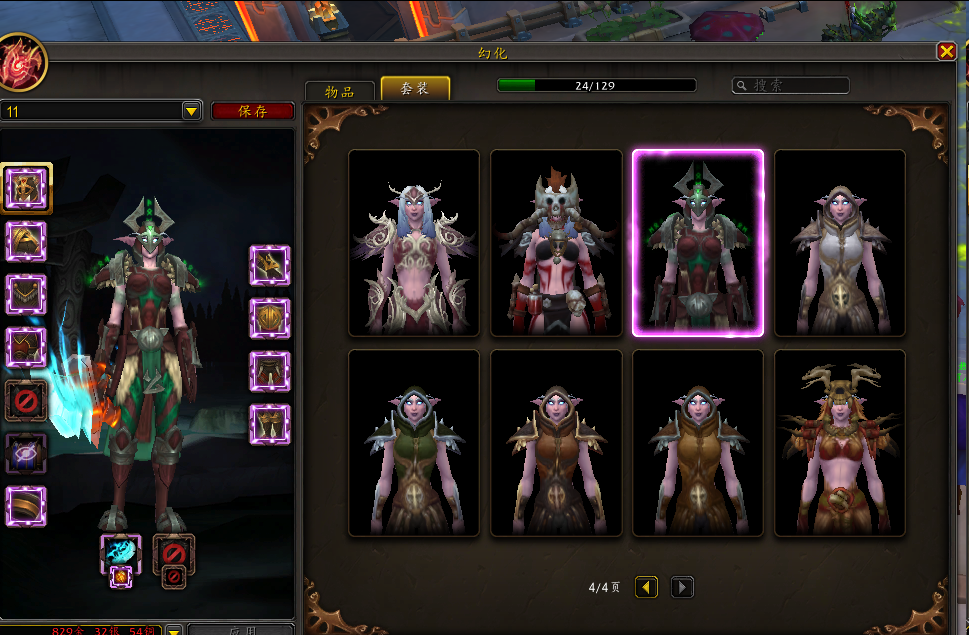This screenshot has height=635, width=969.
Task: Click the hidden-eye tabard slot
Action: (x=26, y=453)
